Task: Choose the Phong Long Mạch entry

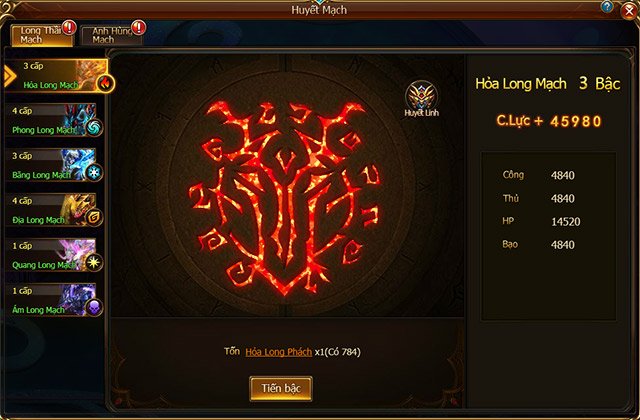Action: pos(56,120)
